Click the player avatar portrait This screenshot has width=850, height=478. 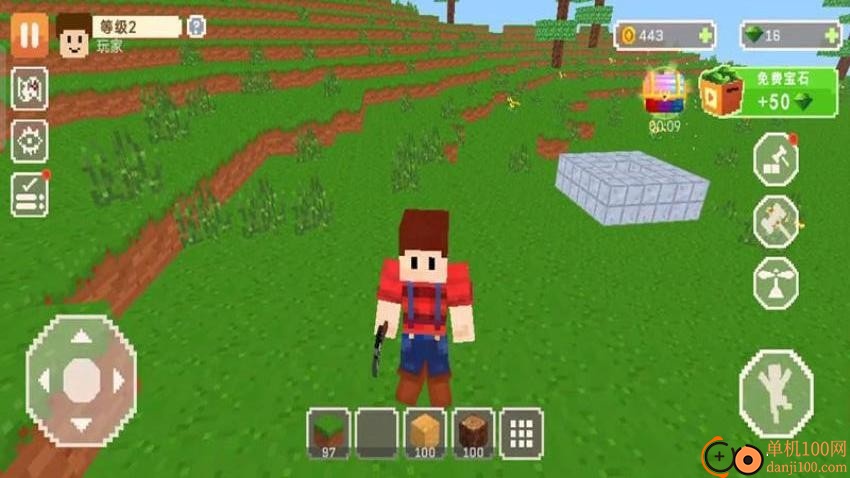pyautogui.click(x=73, y=36)
